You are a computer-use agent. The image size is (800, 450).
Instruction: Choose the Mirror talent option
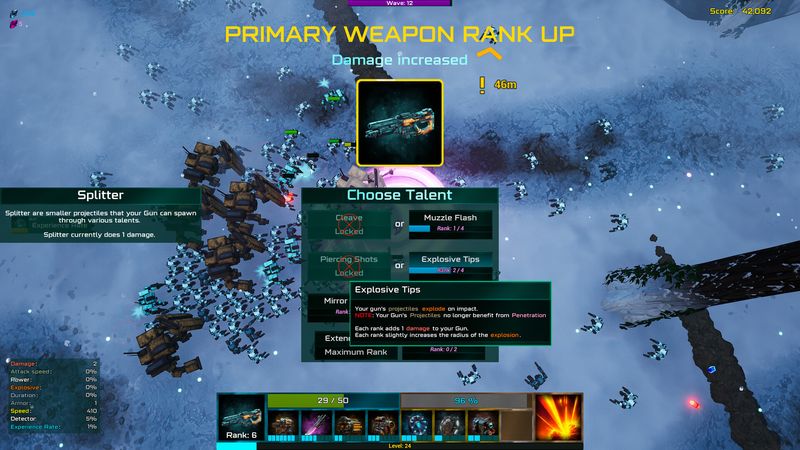pyautogui.click(x=331, y=304)
